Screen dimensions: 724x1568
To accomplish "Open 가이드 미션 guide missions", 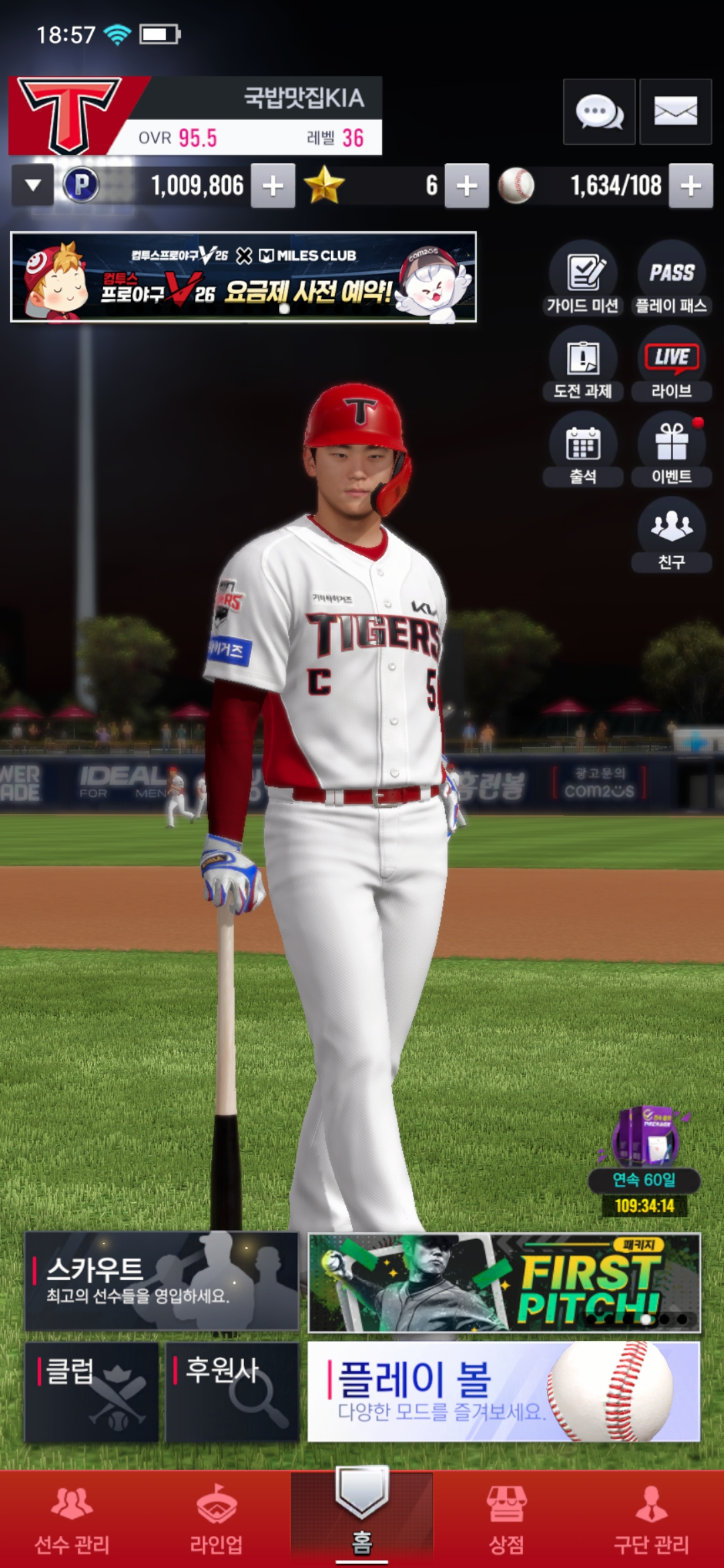I will tap(583, 279).
